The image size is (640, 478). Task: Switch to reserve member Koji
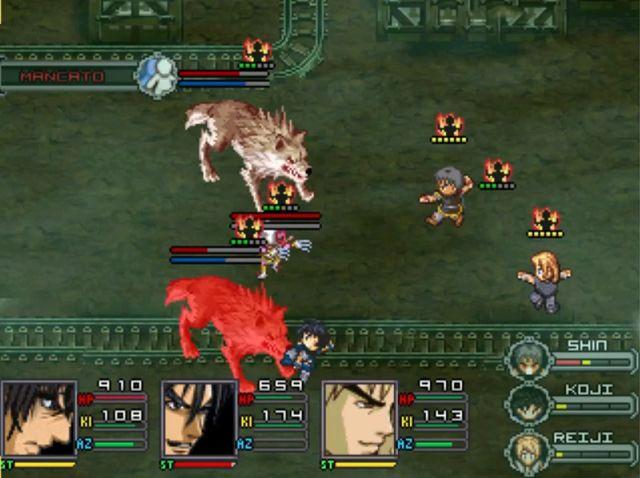click(527, 404)
